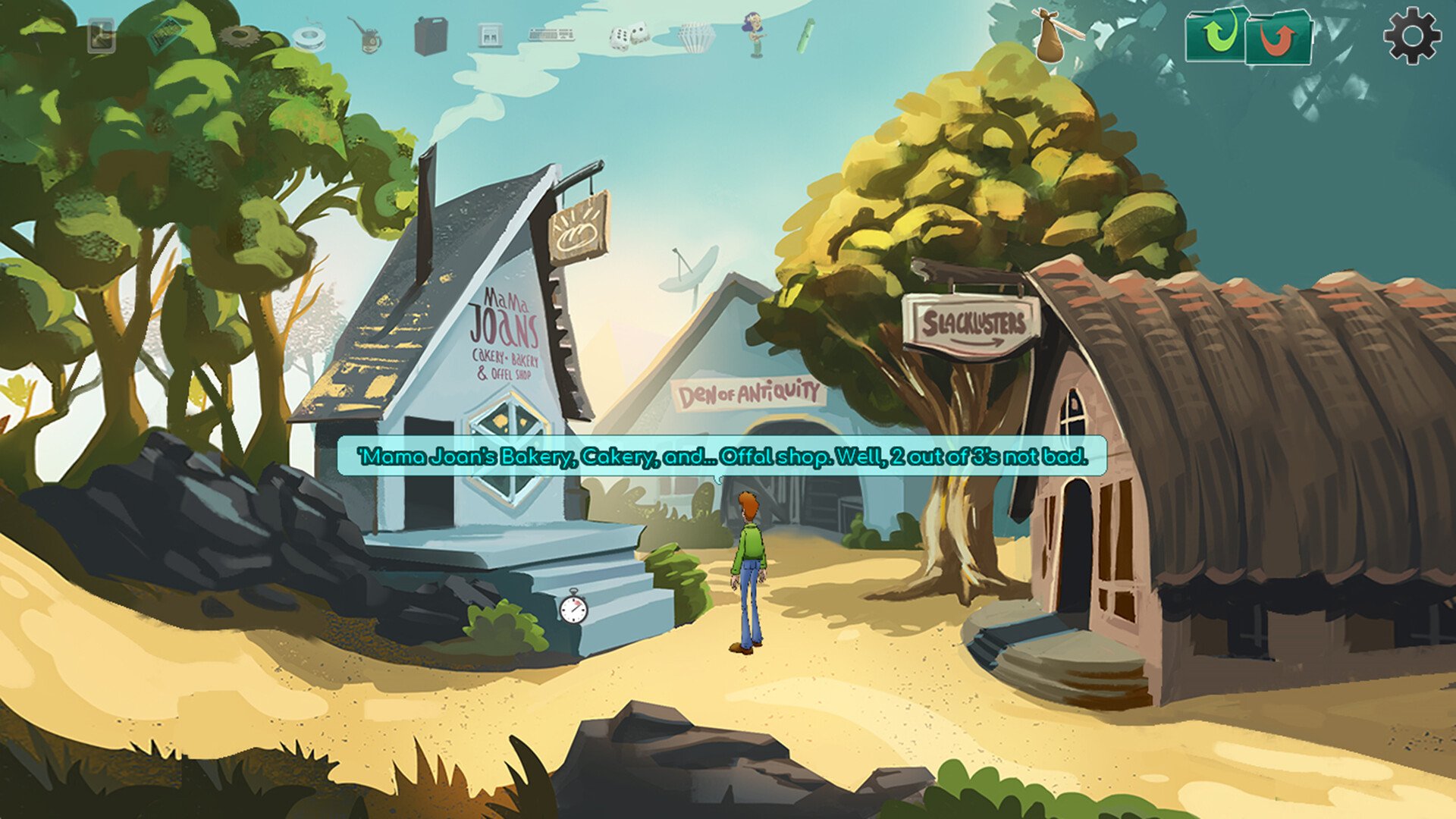The height and width of the screenshot is (819, 1456).
Task: Select the pair of dice
Action: 629,36
